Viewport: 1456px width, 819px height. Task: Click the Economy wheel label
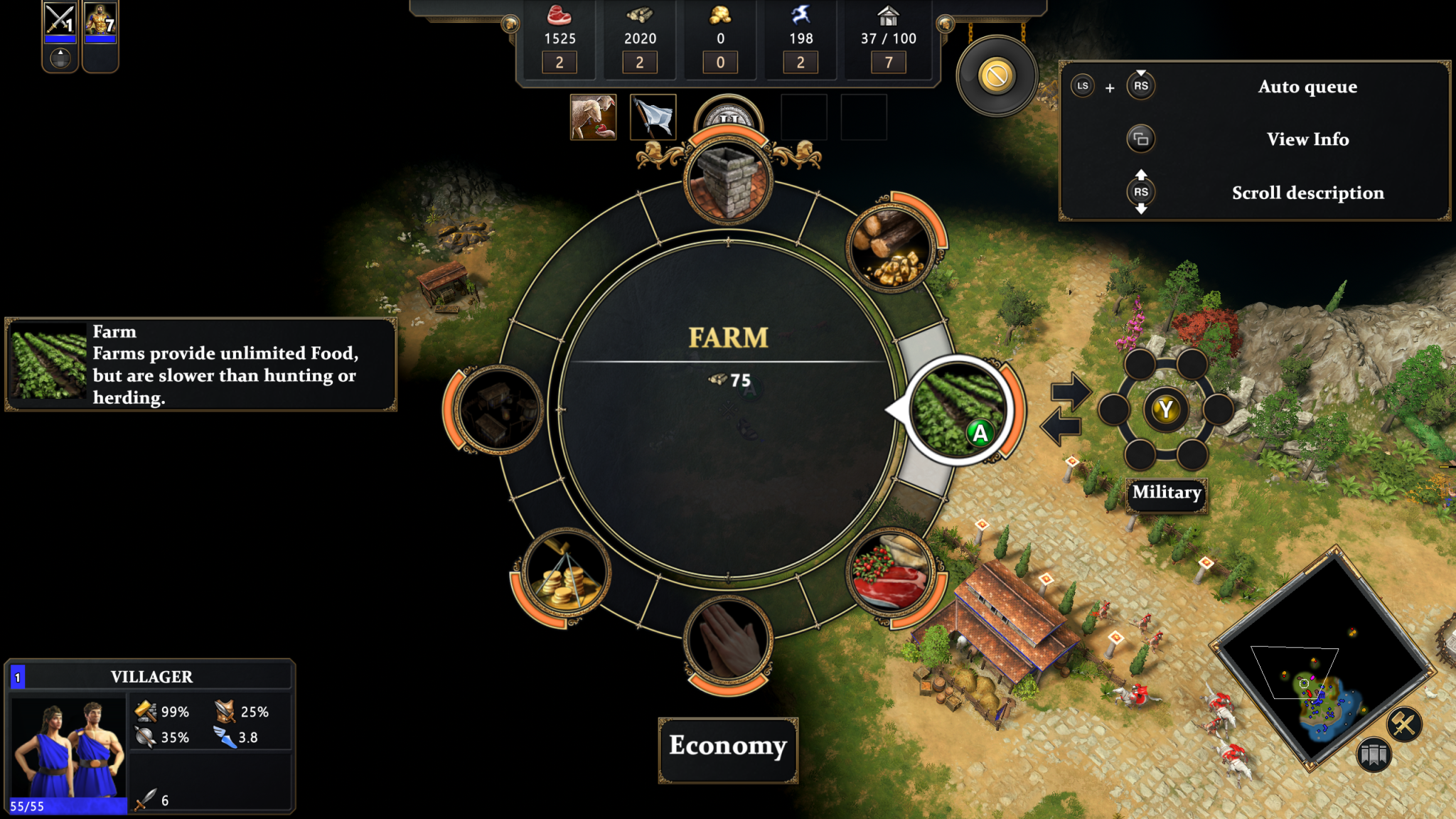(x=728, y=746)
